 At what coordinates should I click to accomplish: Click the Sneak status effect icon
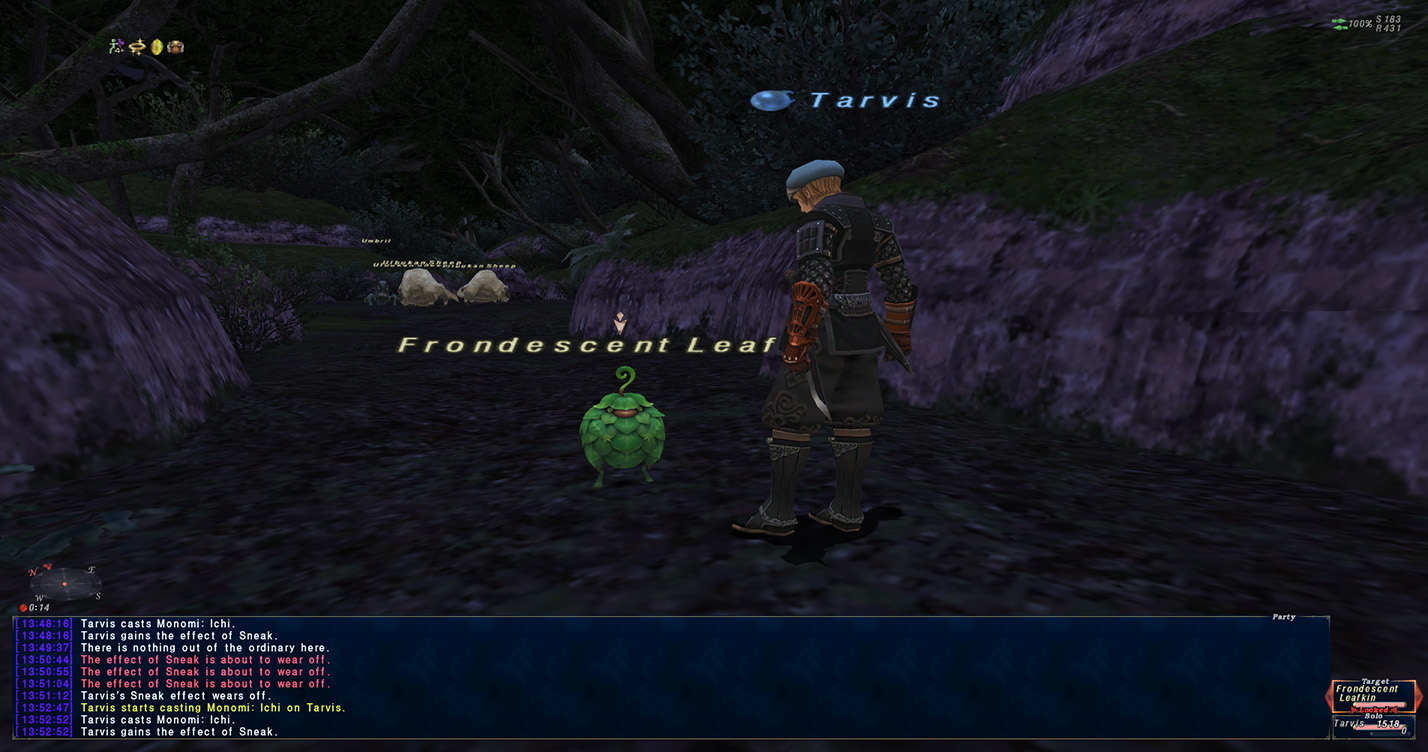click(118, 46)
